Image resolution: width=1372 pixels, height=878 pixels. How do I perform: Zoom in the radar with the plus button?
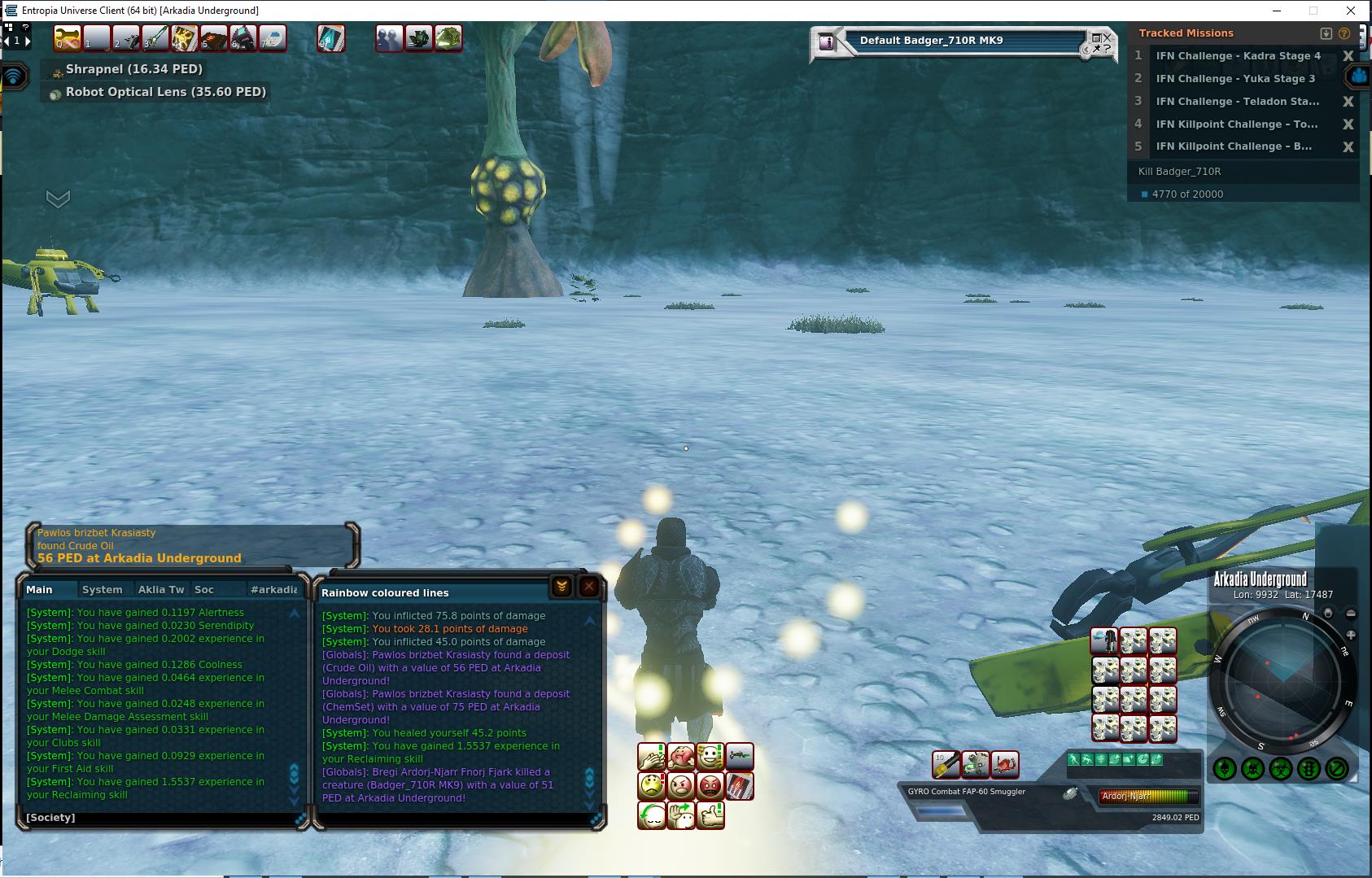click(x=1351, y=635)
